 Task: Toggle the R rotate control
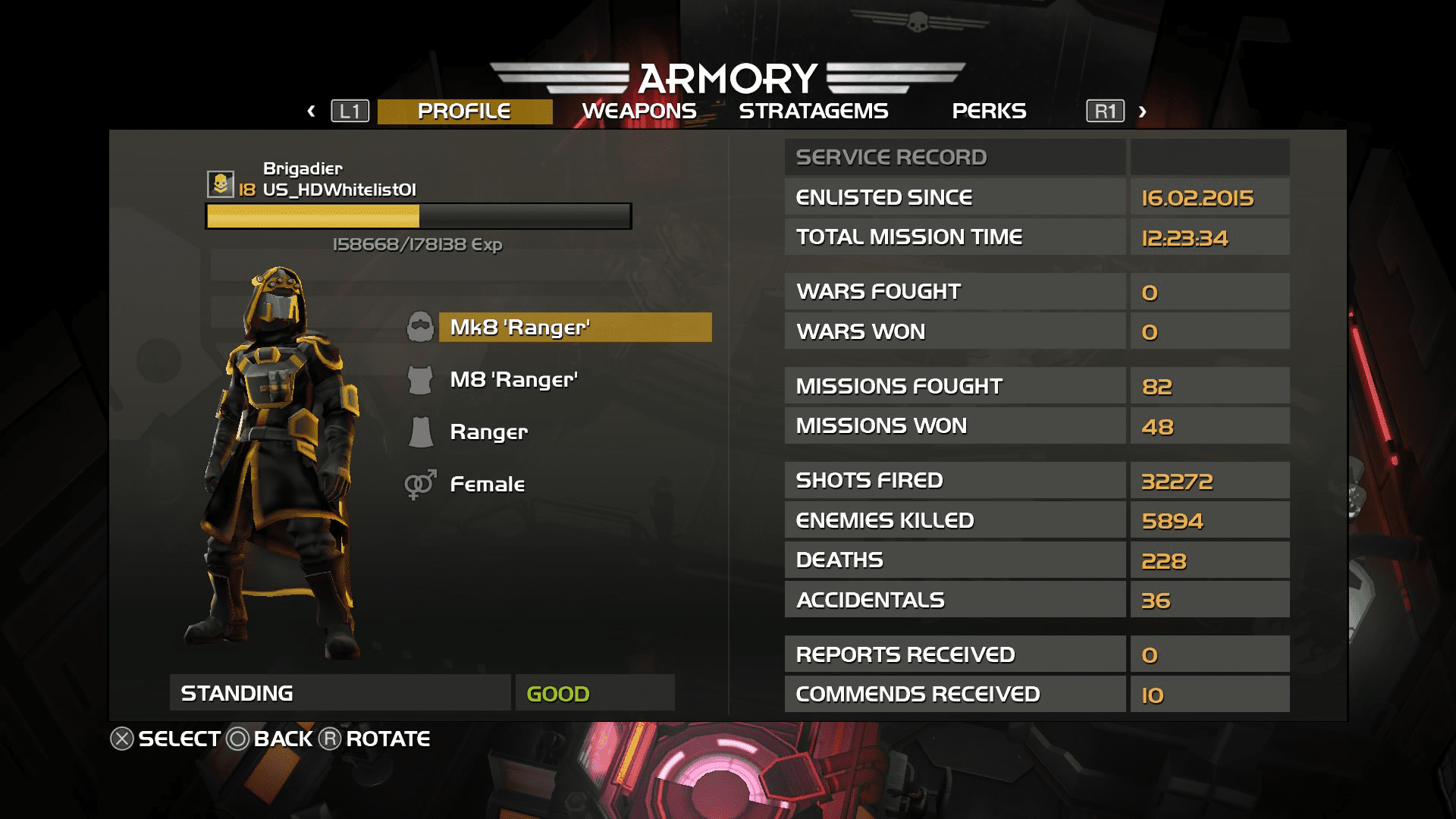(x=330, y=737)
